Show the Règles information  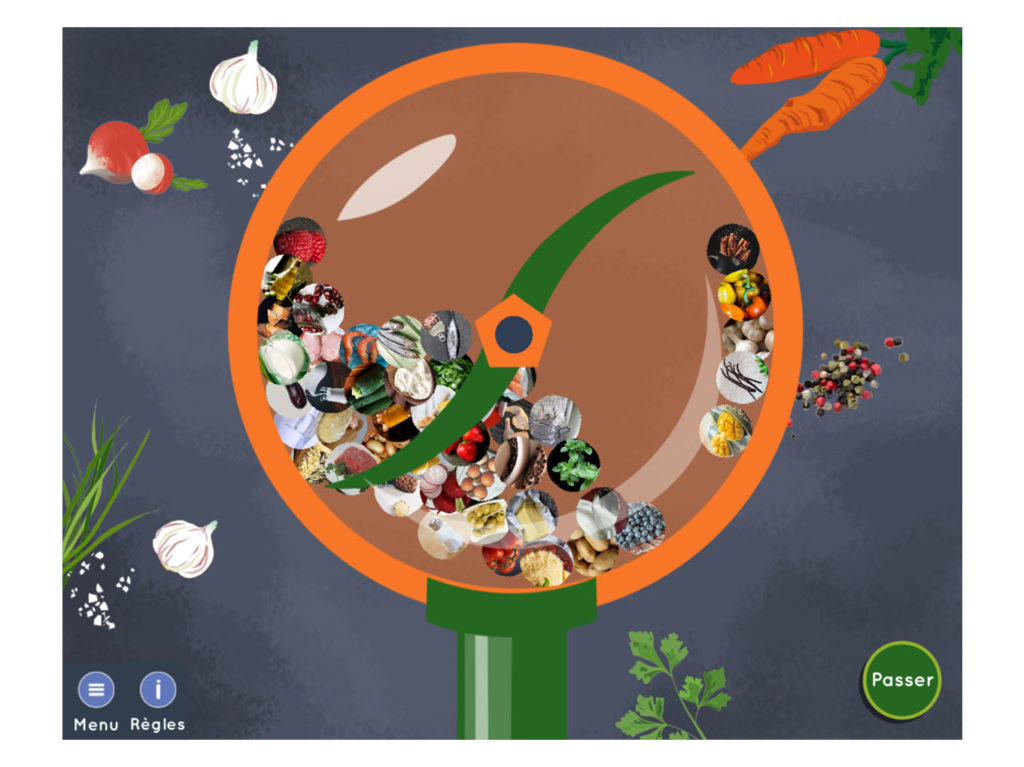click(x=157, y=690)
